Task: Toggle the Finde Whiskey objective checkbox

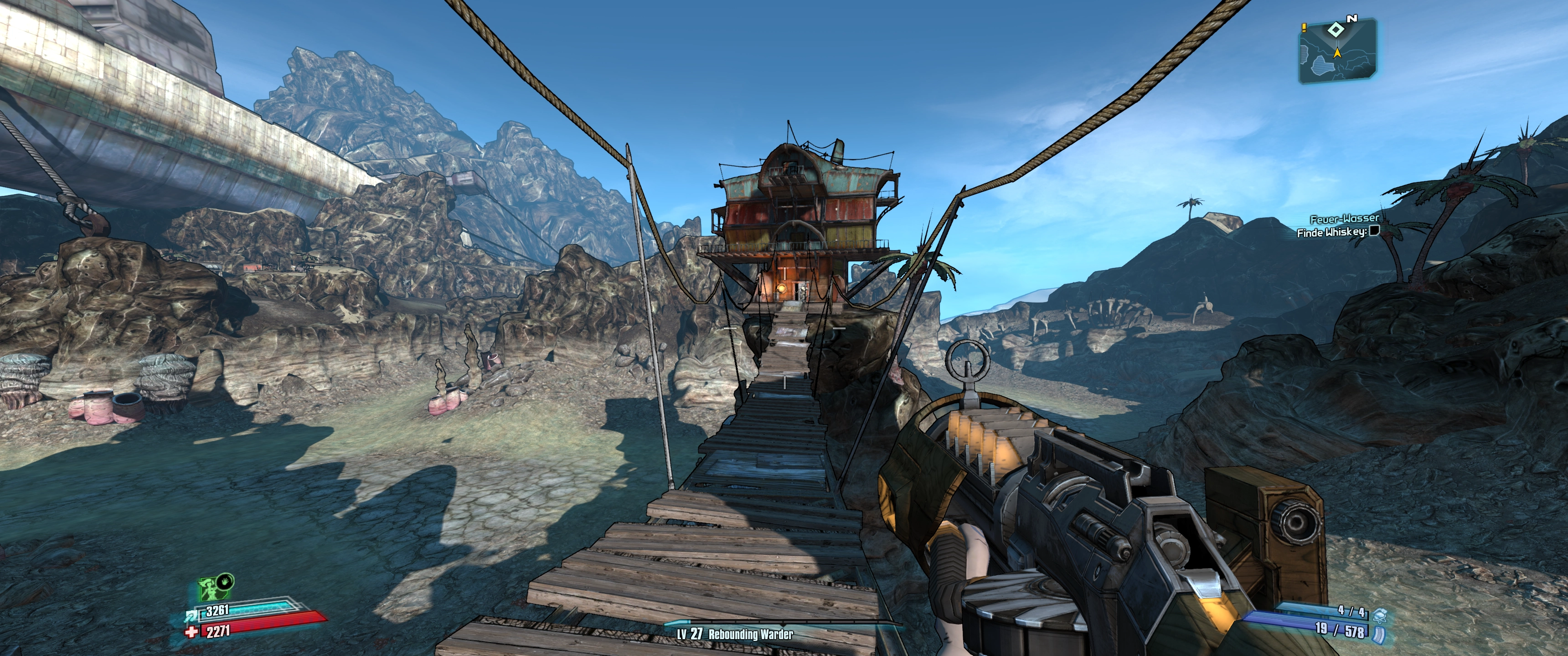Action: (1373, 231)
